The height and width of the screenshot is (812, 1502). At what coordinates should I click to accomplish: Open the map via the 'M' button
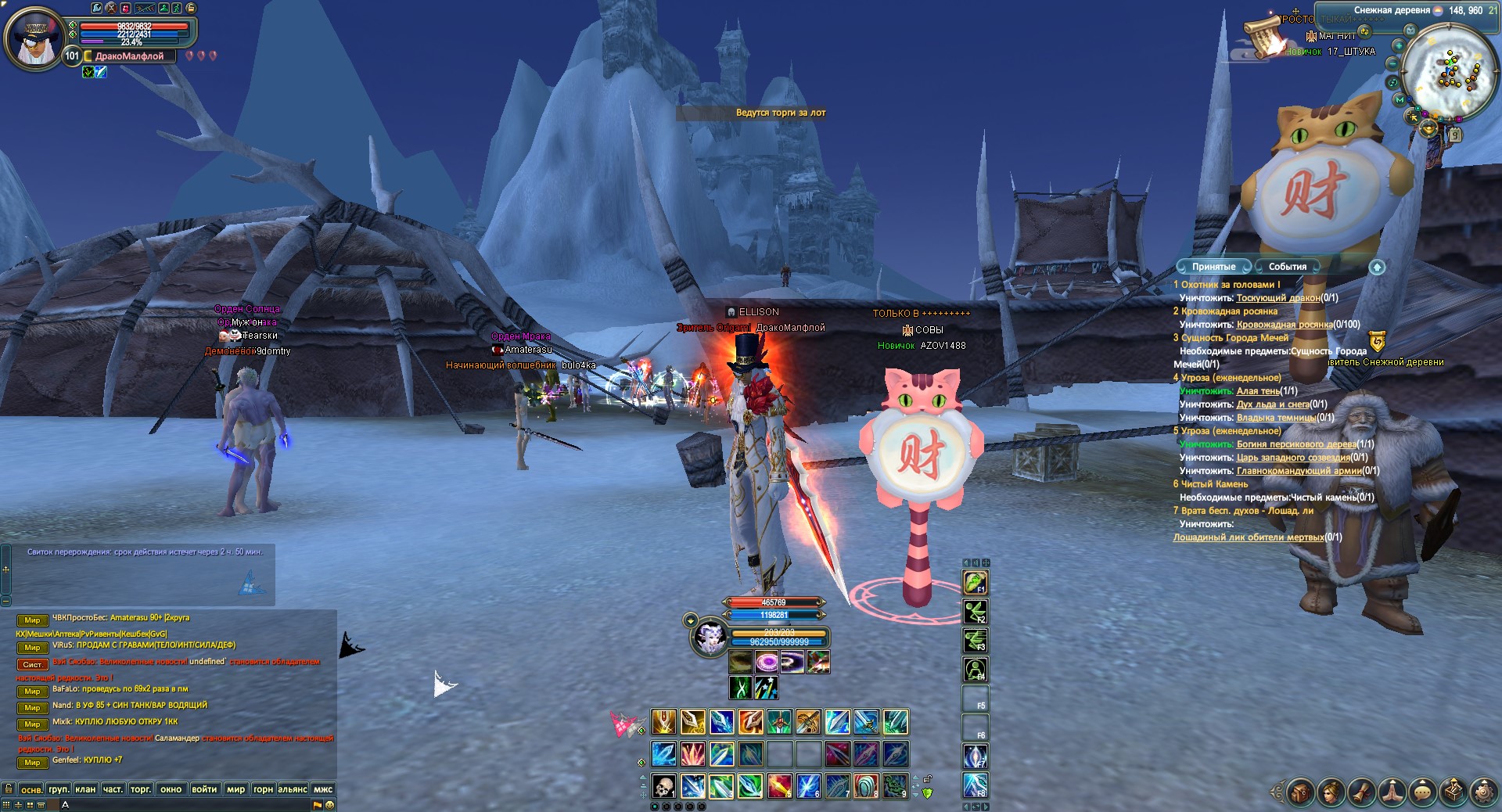click(x=1400, y=100)
